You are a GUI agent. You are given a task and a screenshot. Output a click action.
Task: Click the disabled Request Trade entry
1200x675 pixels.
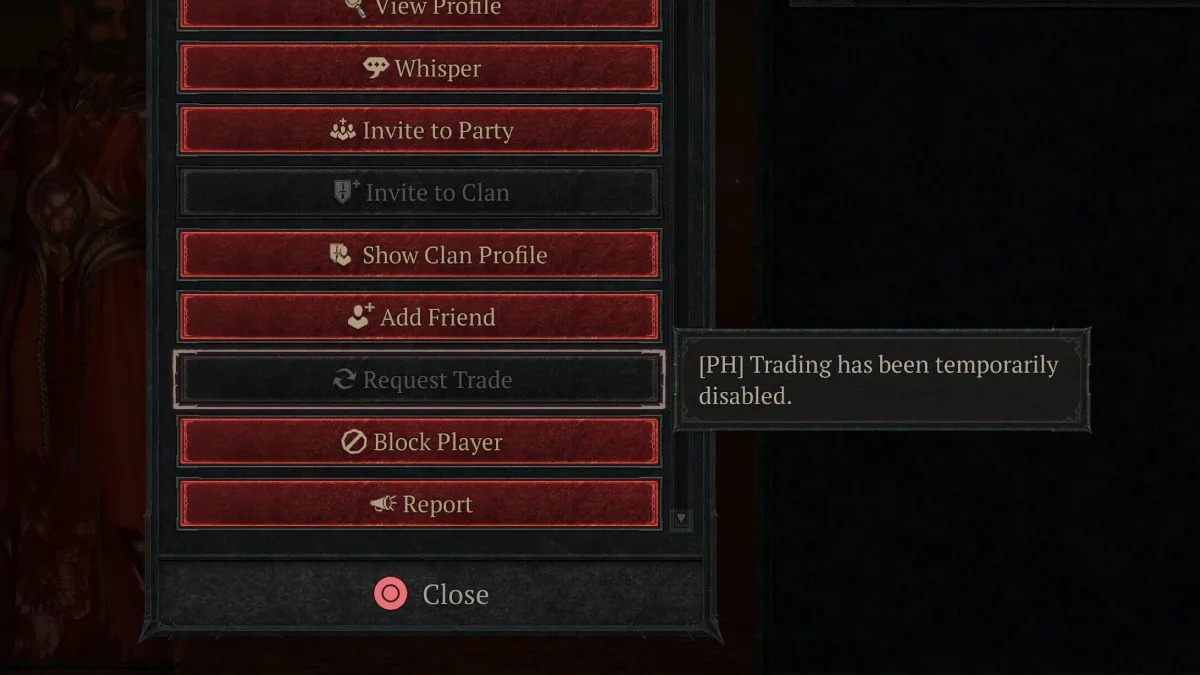(x=419, y=380)
